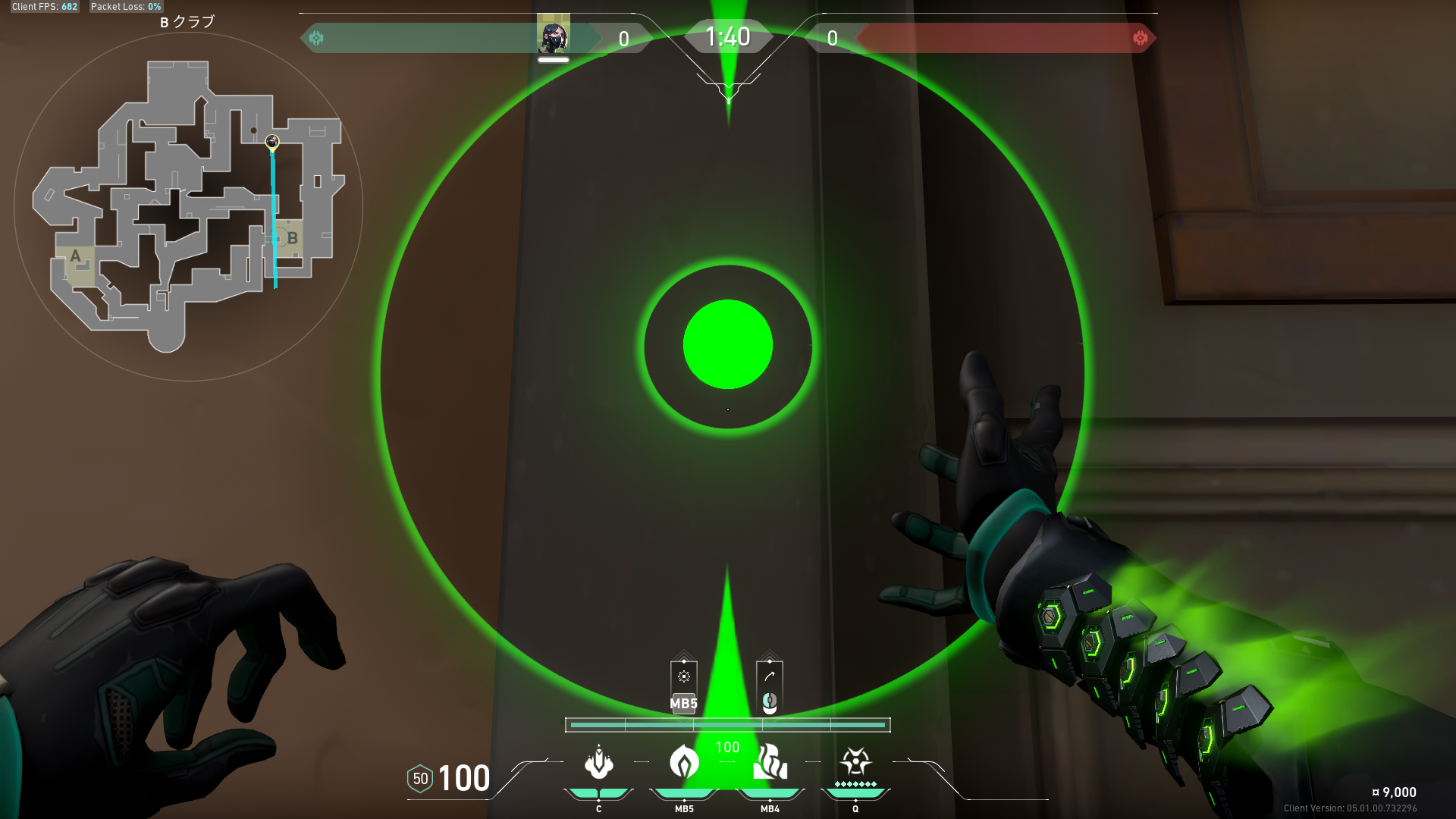Trigger the Viper's Pit ultimate icon

(x=855, y=761)
